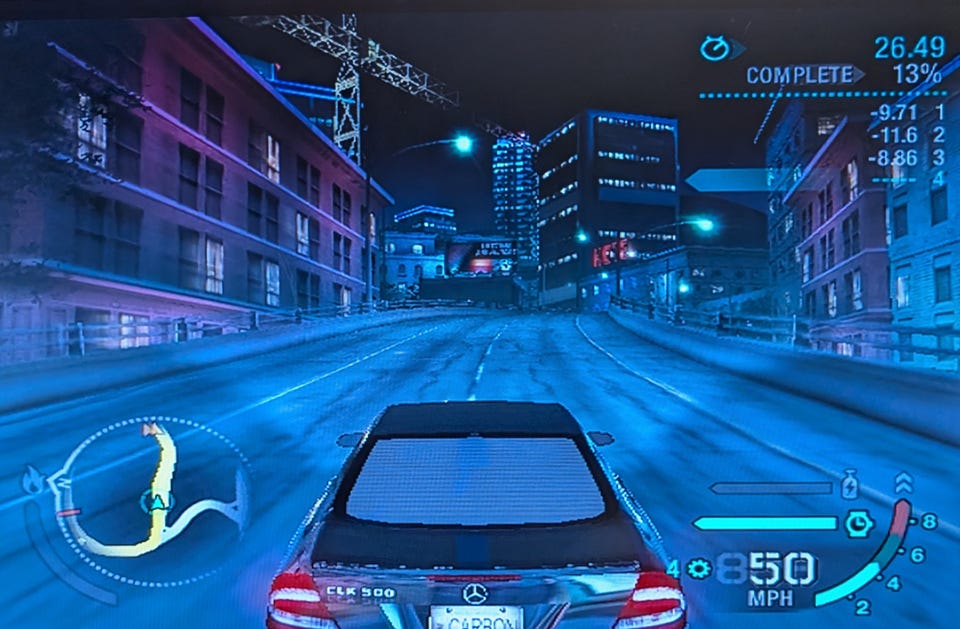Click the gear cog icon by the speedometer
960x629 pixels.
[x=699, y=569]
